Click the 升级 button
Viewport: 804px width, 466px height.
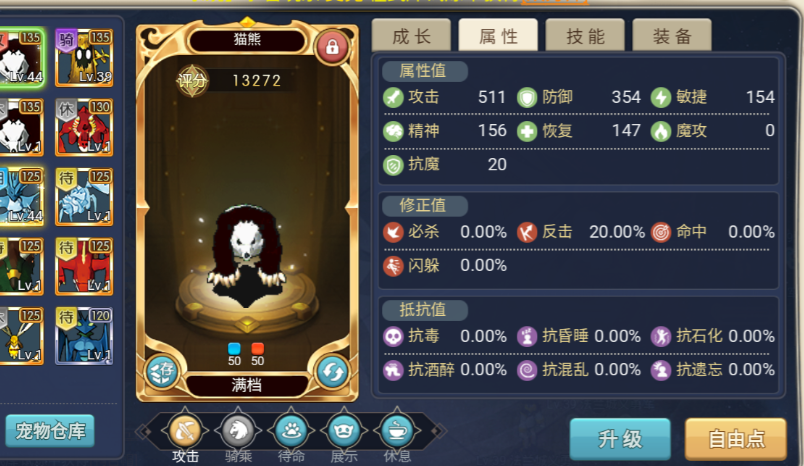(x=620, y=438)
